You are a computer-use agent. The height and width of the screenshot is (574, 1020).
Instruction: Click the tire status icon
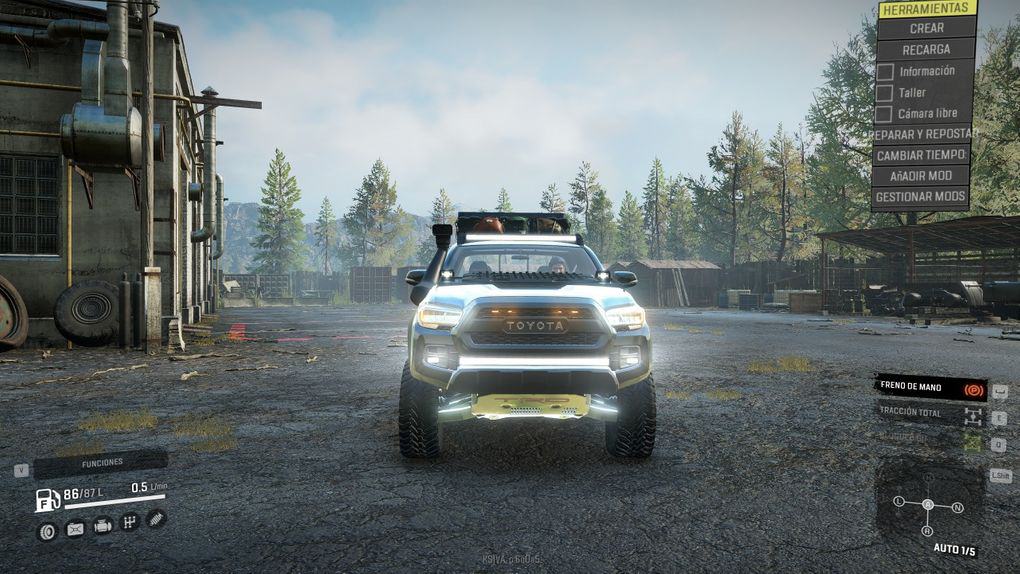[47, 531]
